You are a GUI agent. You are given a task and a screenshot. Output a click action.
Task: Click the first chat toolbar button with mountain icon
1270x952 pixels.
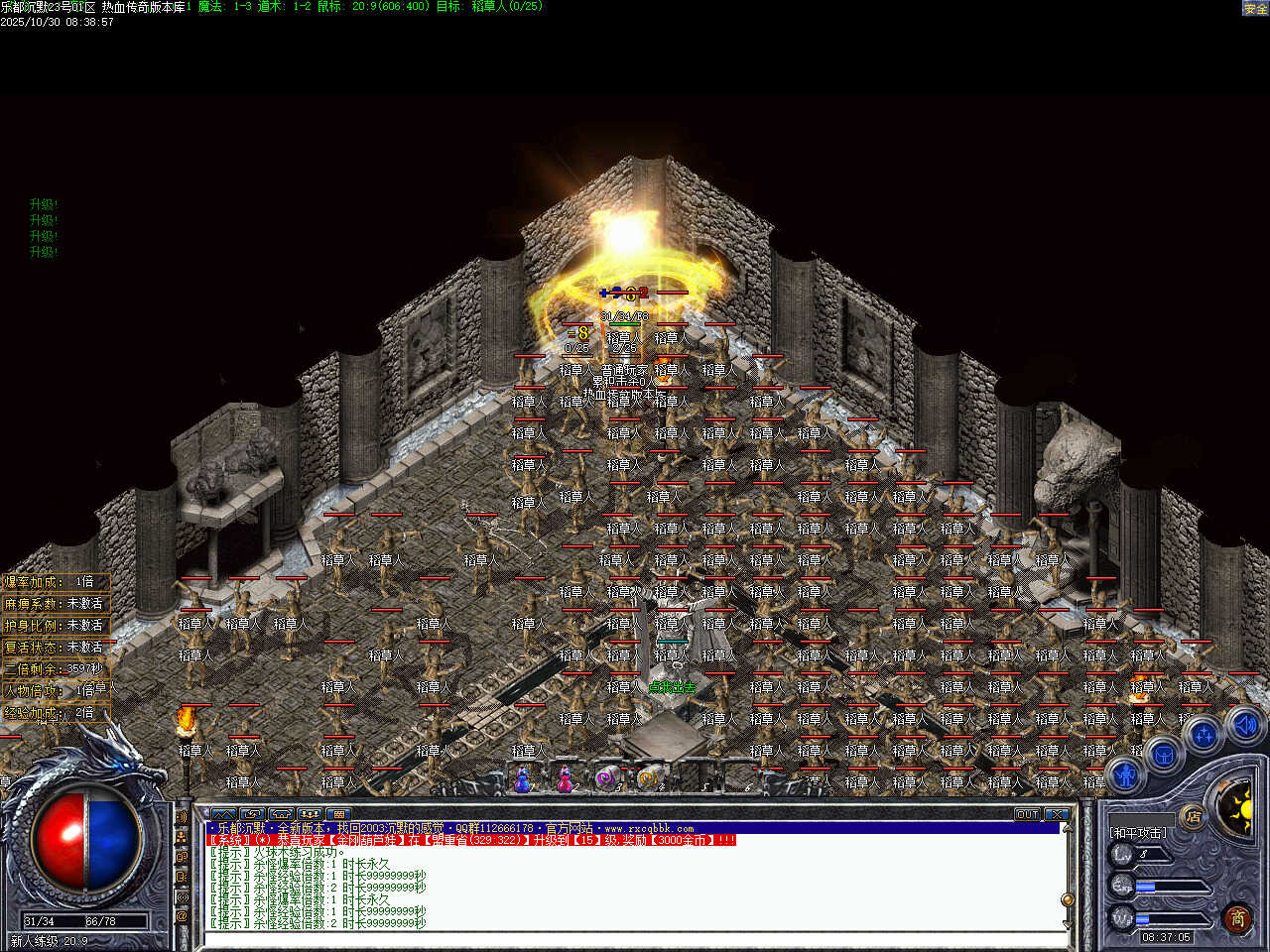click(223, 814)
